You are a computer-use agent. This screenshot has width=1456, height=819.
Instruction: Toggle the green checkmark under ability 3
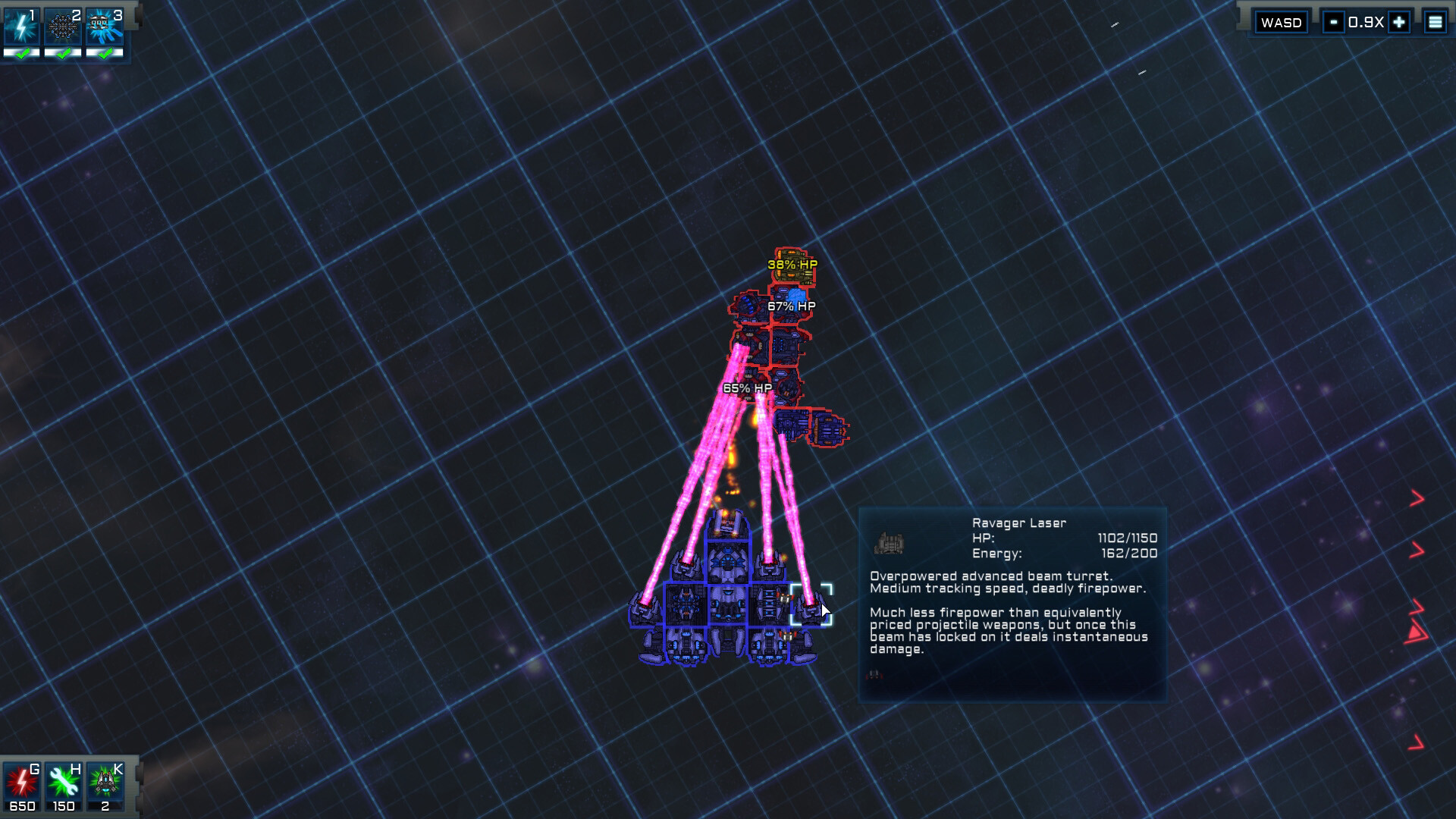(x=104, y=53)
